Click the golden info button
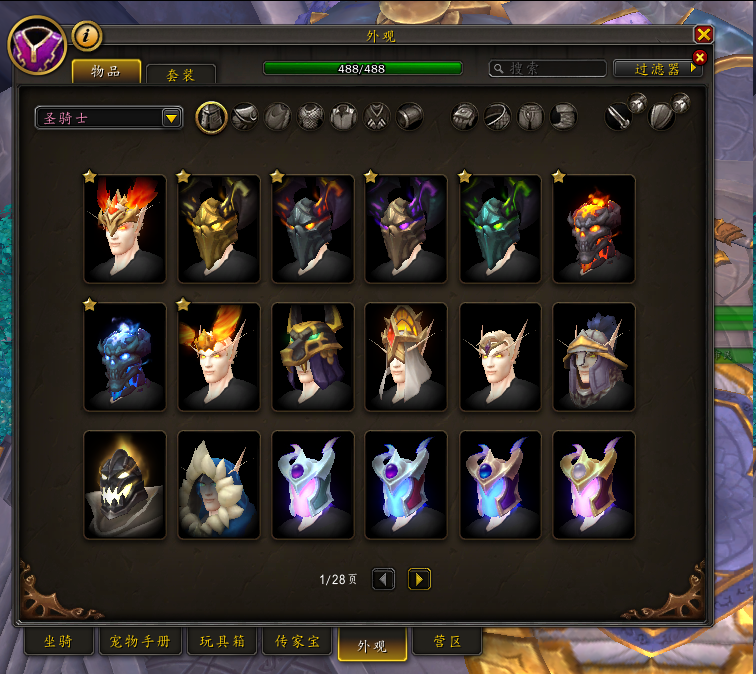Viewport: 756px width, 674px height. click(87, 36)
